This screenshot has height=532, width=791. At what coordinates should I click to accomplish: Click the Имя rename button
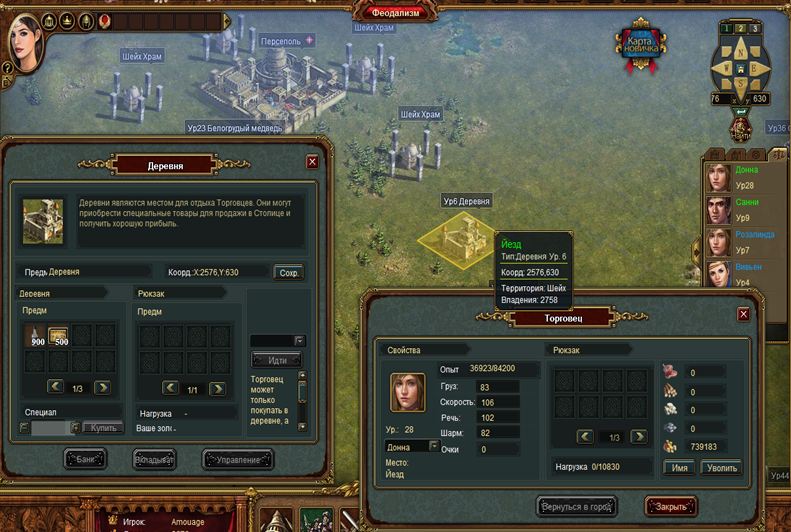[679, 467]
